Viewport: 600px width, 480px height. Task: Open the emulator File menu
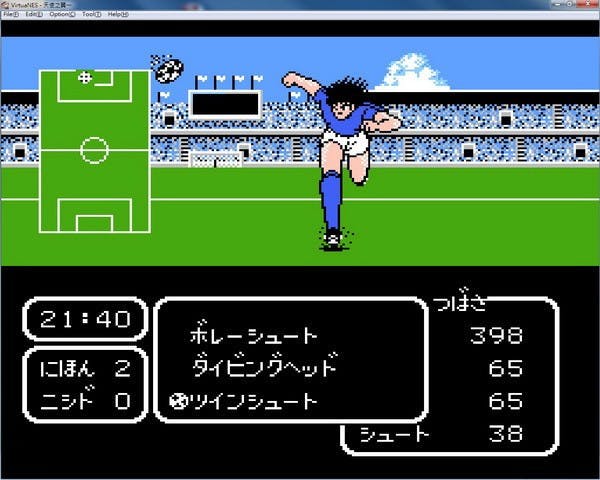click(x=10, y=15)
